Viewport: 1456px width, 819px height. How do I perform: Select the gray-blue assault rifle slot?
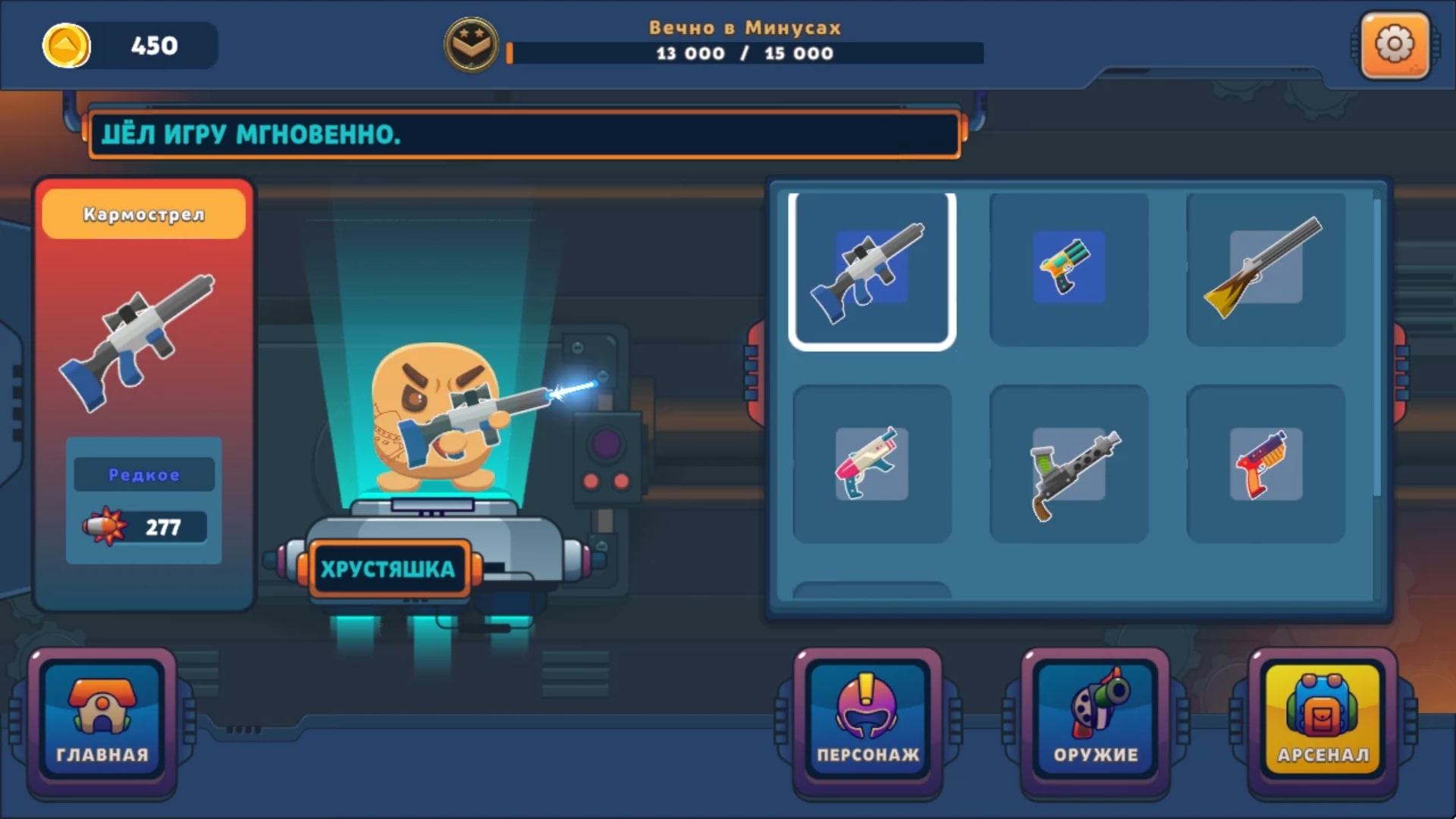pyautogui.click(x=872, y=270)
